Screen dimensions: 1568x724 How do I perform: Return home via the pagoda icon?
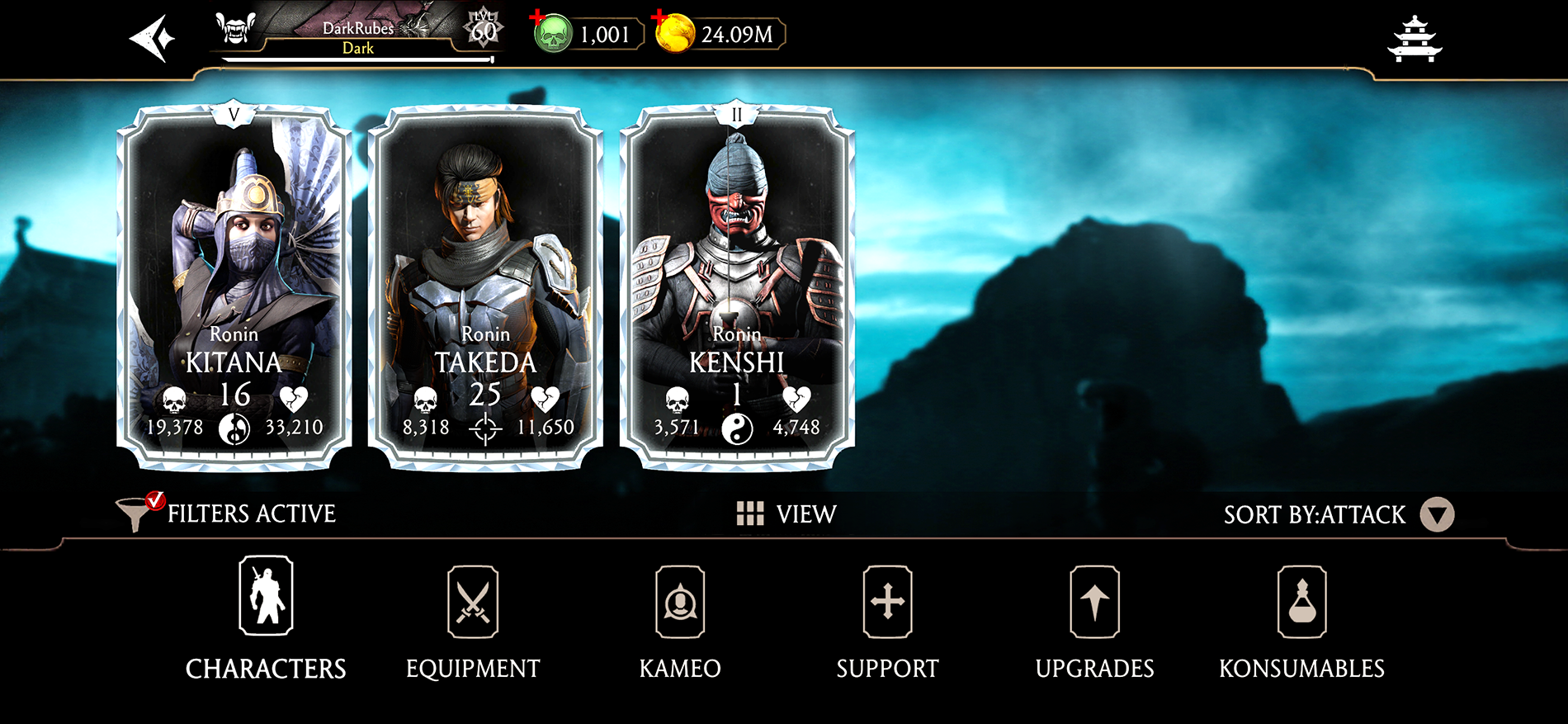click(1415, 39)
